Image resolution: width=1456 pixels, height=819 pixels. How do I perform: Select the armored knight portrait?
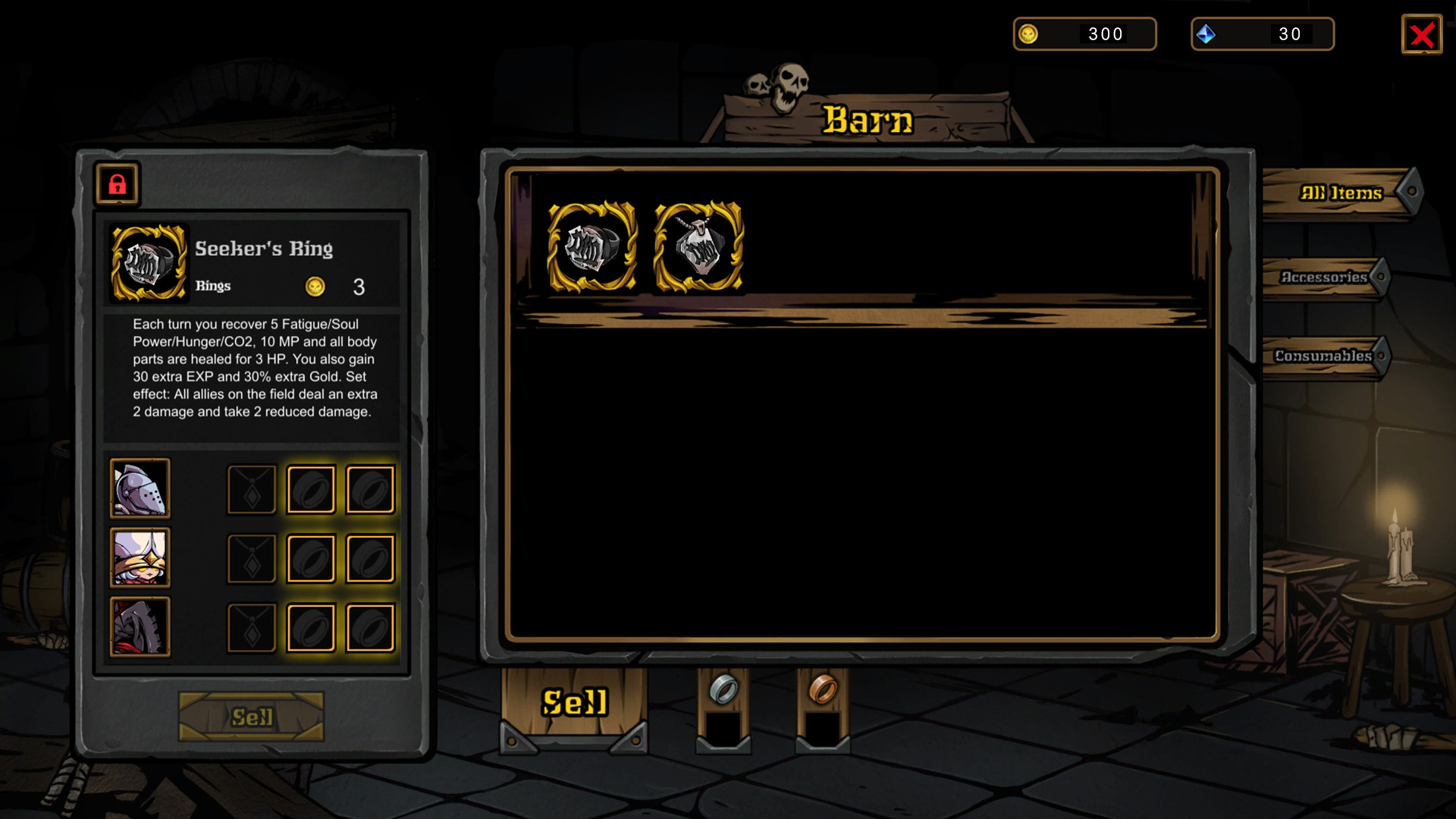pos(140,489)
